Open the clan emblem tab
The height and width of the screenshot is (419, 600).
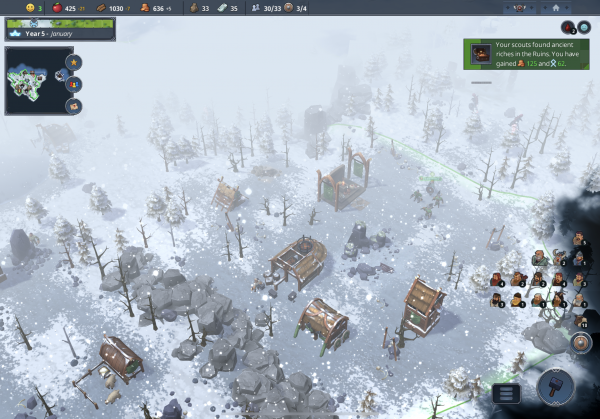pos(518,8)
